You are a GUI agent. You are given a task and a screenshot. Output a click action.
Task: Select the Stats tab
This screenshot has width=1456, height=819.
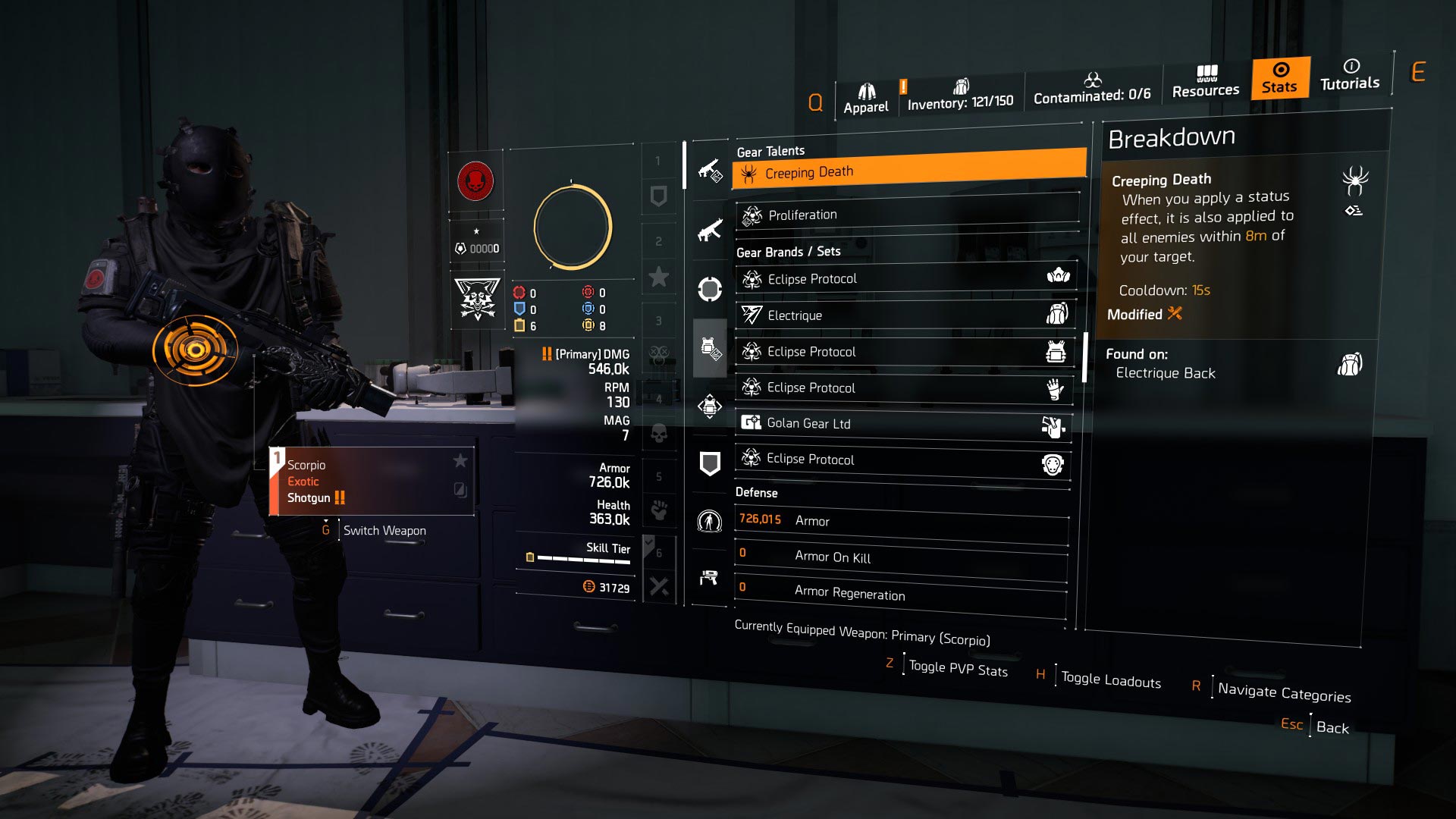pos(1279,78)
